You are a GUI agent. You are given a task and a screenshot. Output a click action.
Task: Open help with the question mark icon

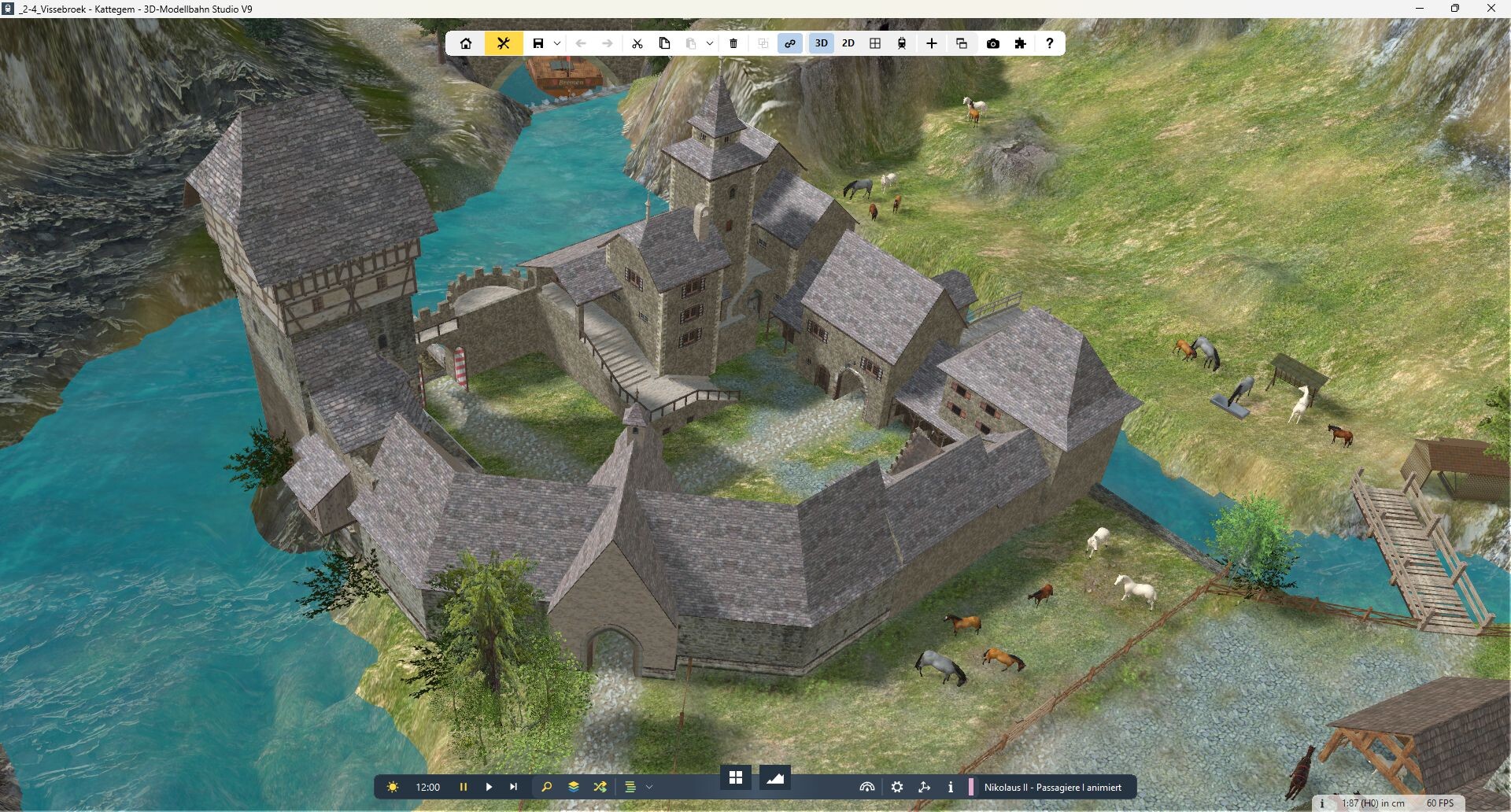[1049, 43]
